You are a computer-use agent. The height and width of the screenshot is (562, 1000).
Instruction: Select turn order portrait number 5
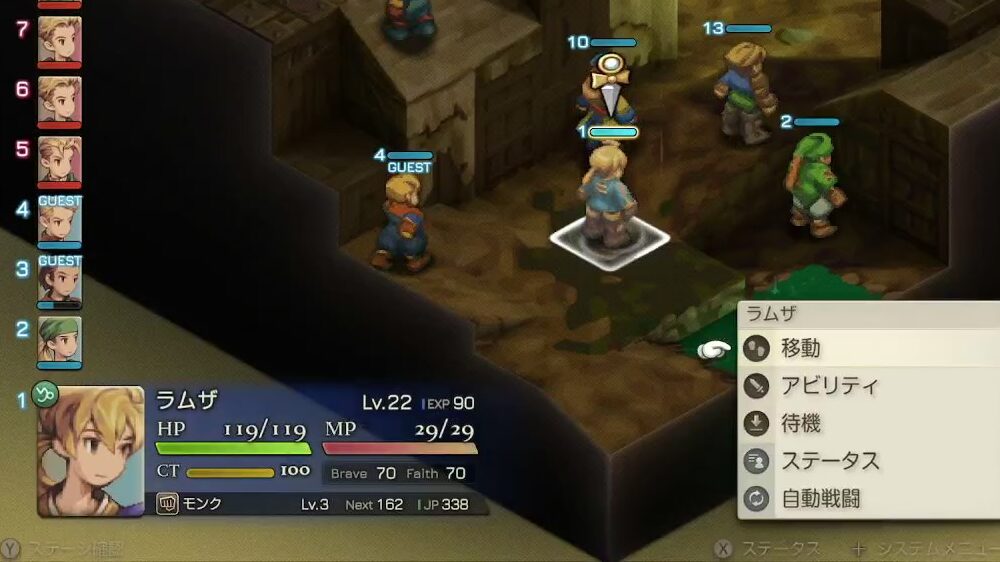pos(60,160)
